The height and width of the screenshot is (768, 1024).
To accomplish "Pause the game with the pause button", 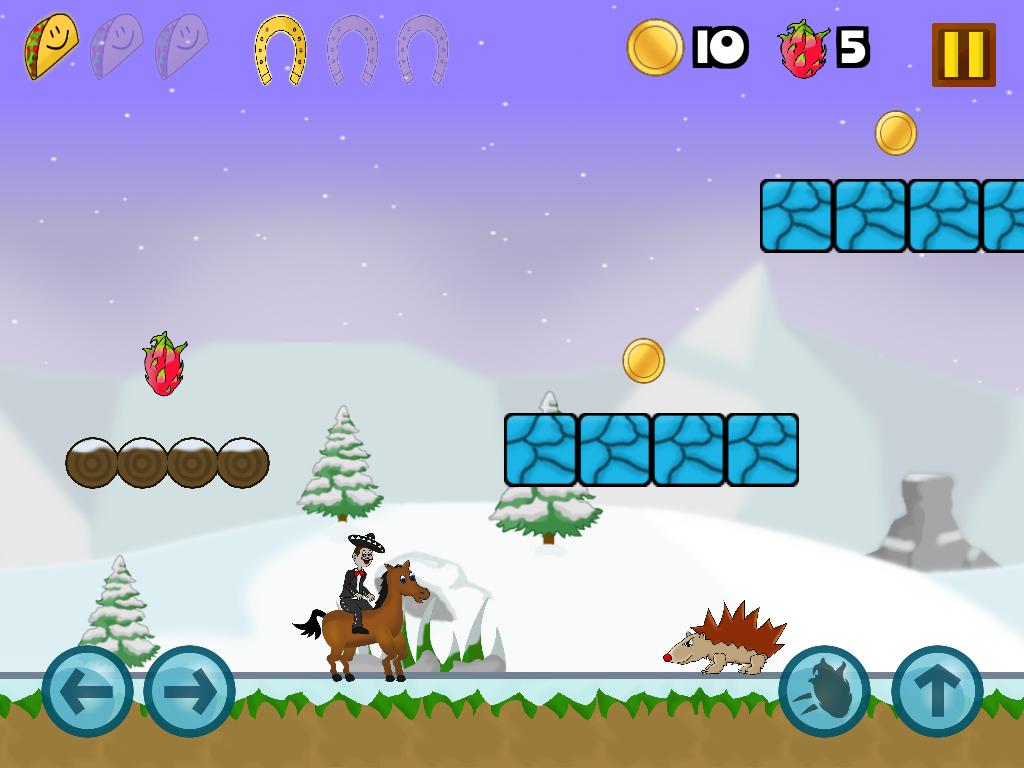I will click(963, 54).
